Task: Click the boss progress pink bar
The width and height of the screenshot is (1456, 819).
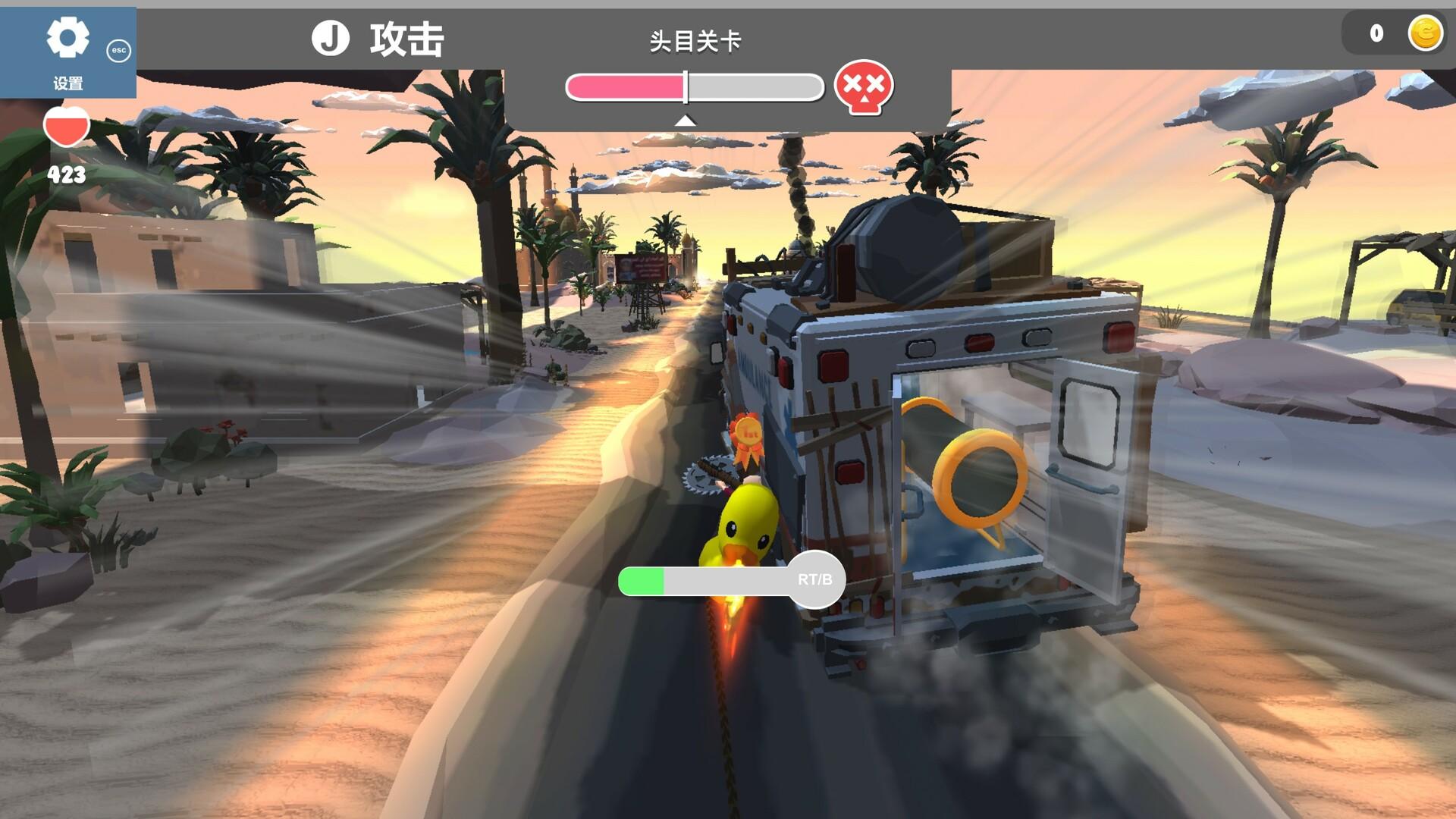Action: pos(626,86)
